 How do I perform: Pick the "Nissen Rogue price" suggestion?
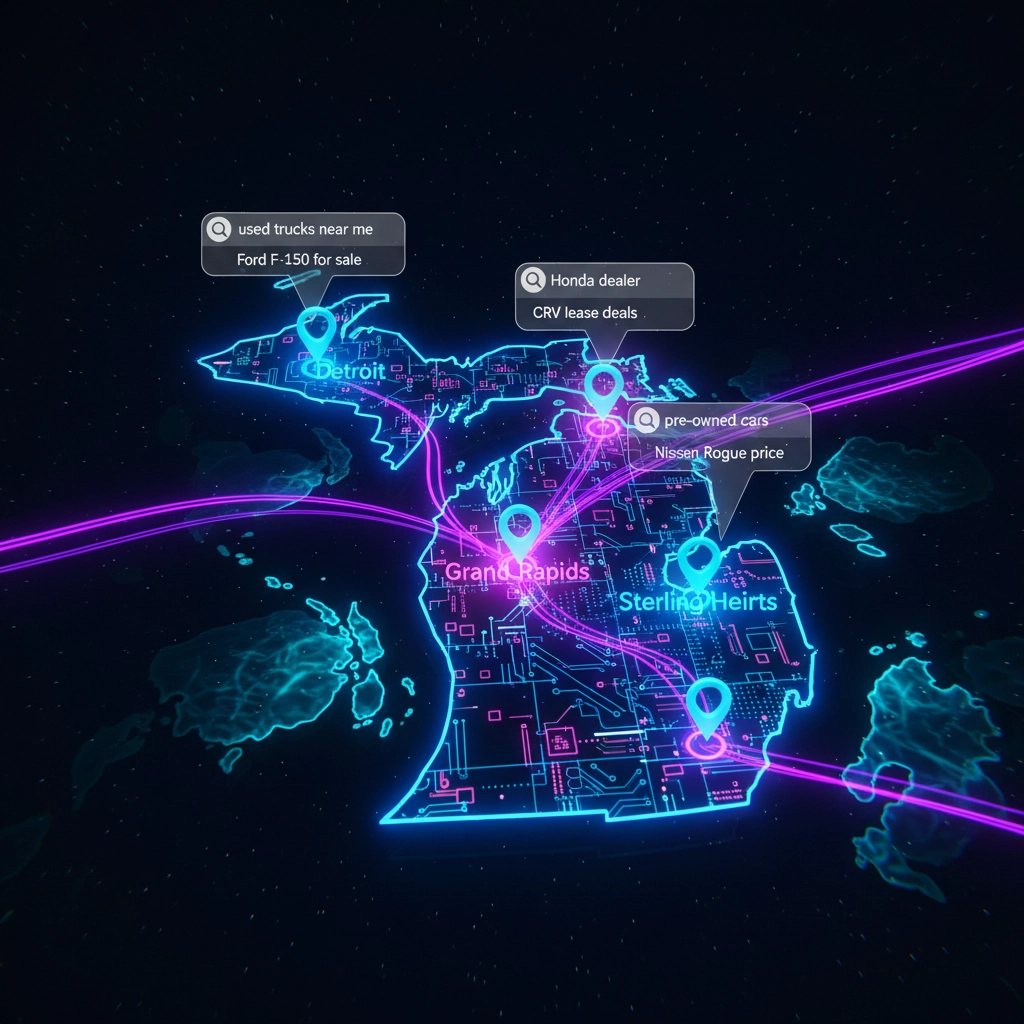coord(719,453)
